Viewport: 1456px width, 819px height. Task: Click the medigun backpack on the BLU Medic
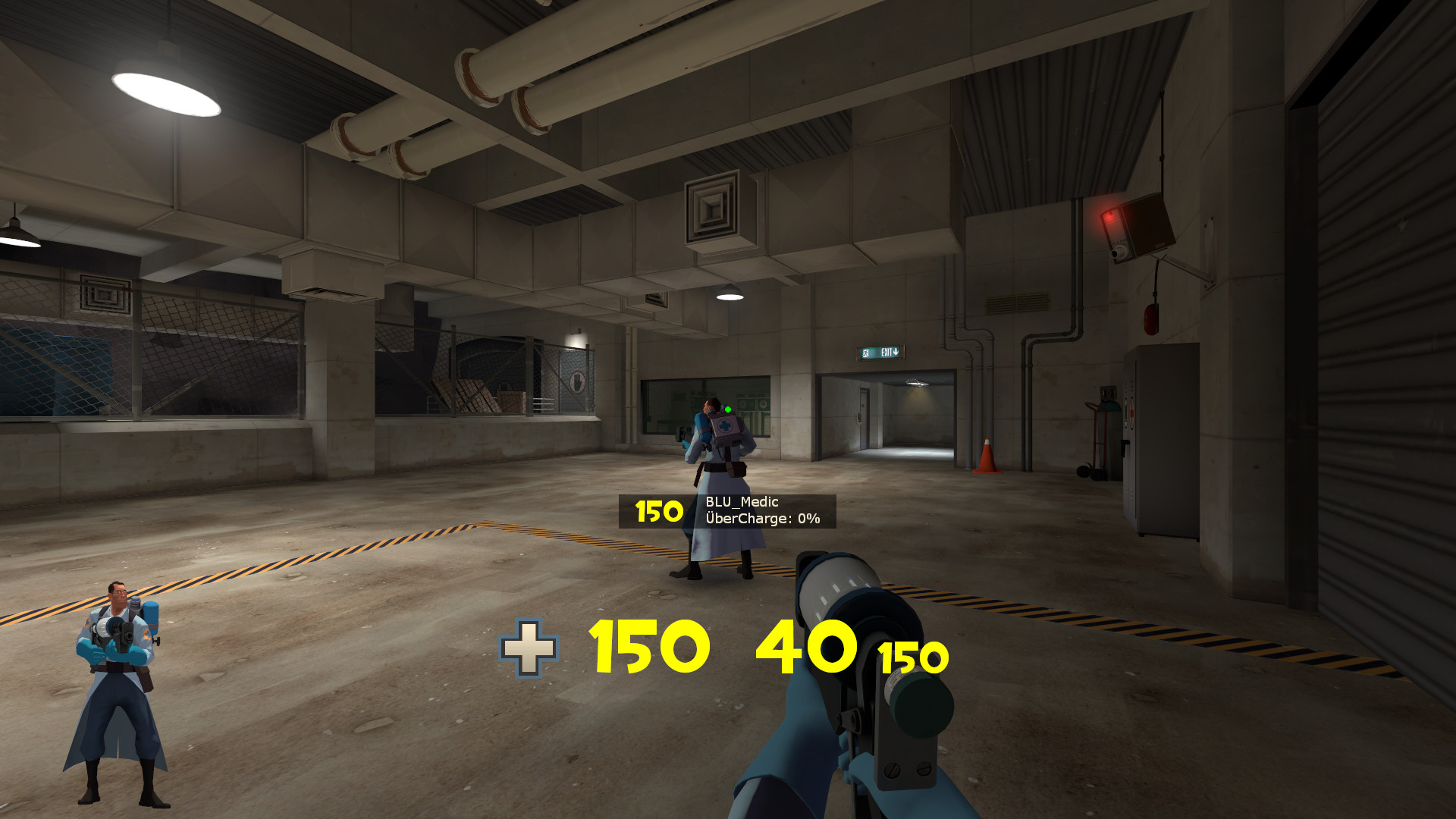725,428
